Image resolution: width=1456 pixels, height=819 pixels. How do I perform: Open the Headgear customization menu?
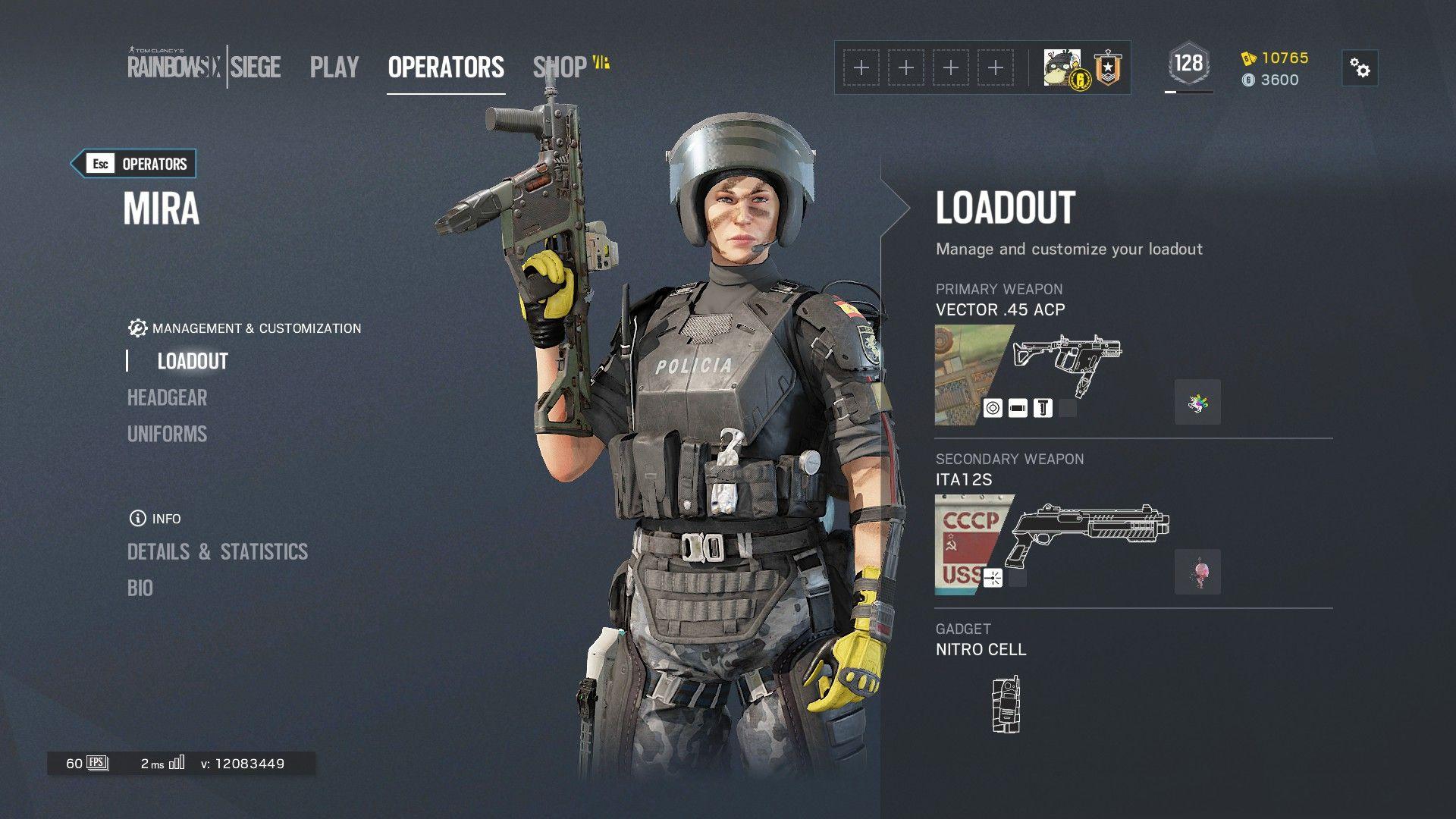(167, 397)
